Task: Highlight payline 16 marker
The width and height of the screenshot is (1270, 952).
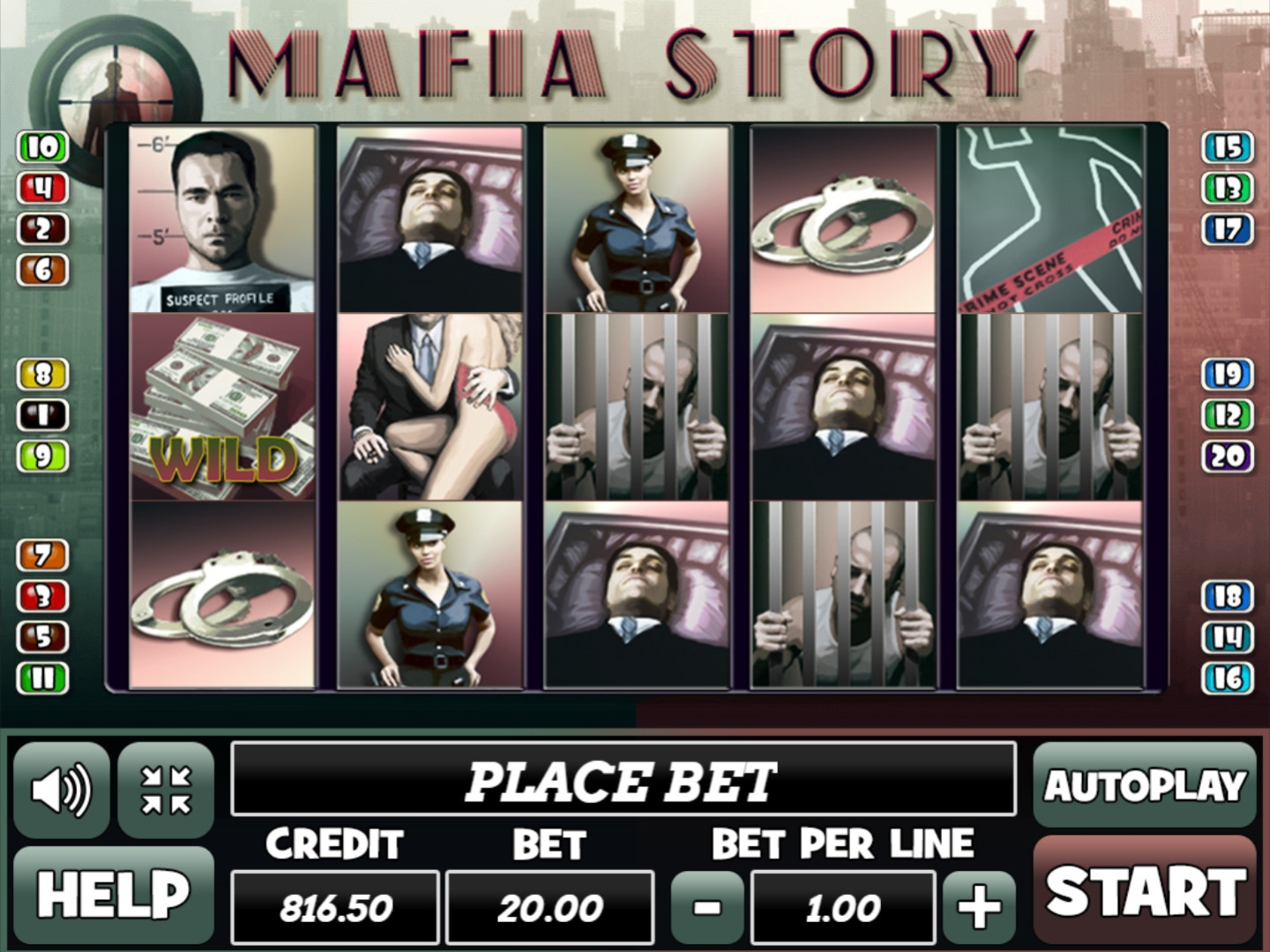Action: pyautogui.click(x=1228, y=678)
